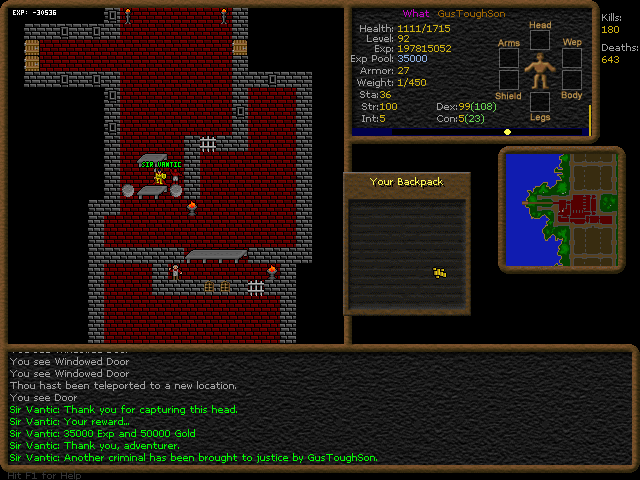Image resolution: width=640 pixels, height=480 pixels.
Task: Select the Body armor slot
Action: click(571, 82)
